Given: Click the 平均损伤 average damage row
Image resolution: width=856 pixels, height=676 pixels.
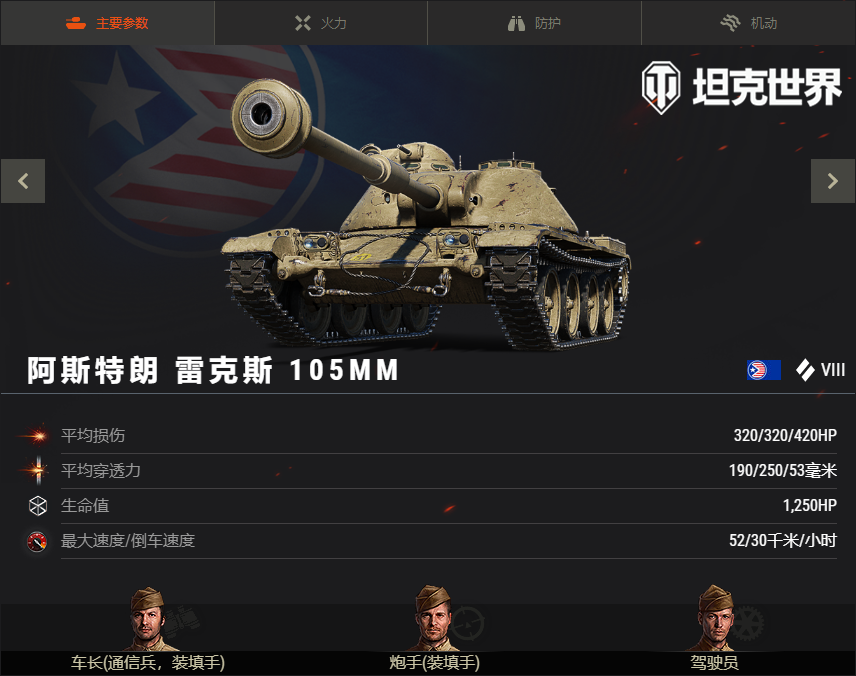Looking at the screenshot, I should point(428,436).
